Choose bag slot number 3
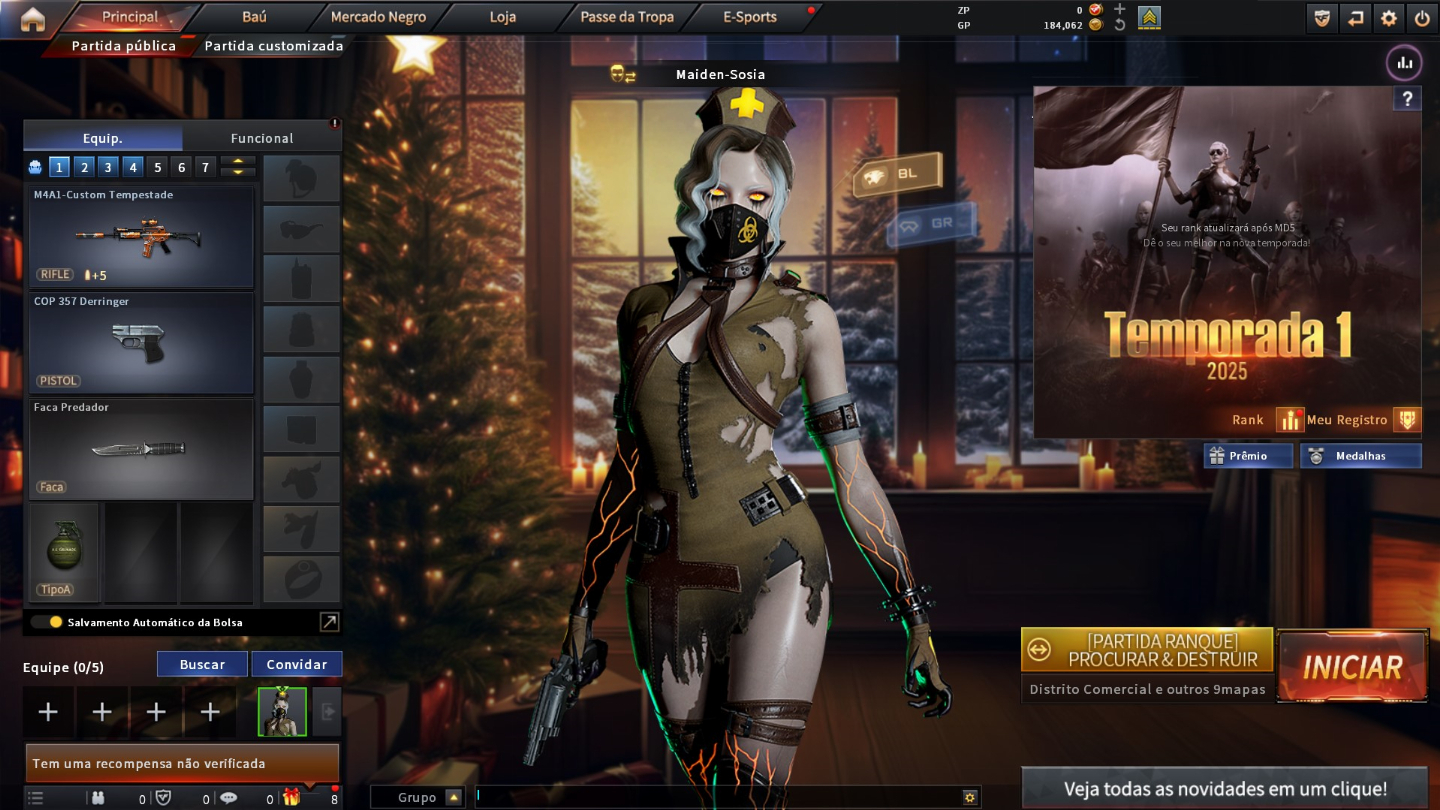The width and height of the screenshot is (1440, 810). 108,167
